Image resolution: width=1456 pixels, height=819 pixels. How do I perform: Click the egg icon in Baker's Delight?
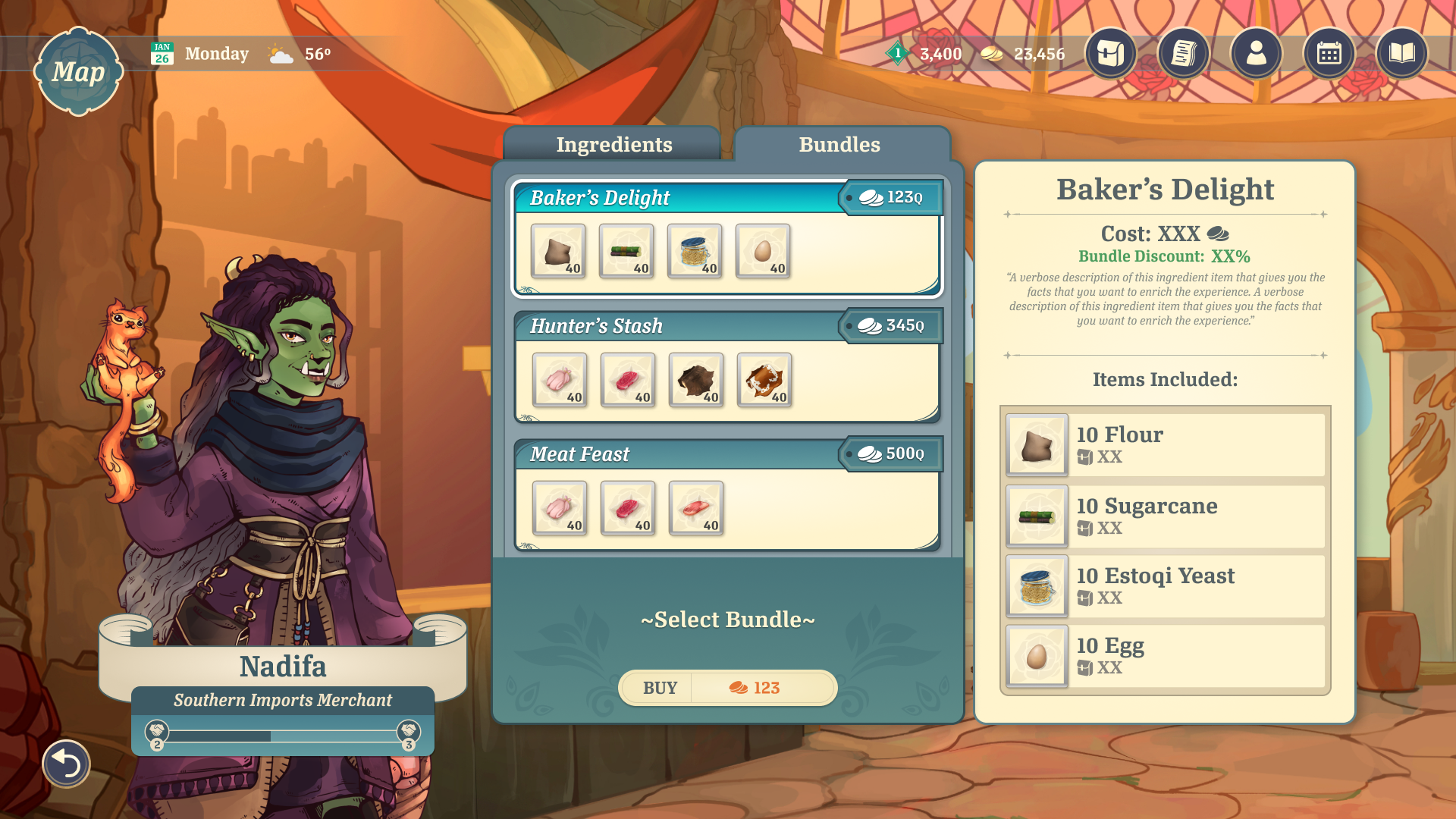point(763,251)
